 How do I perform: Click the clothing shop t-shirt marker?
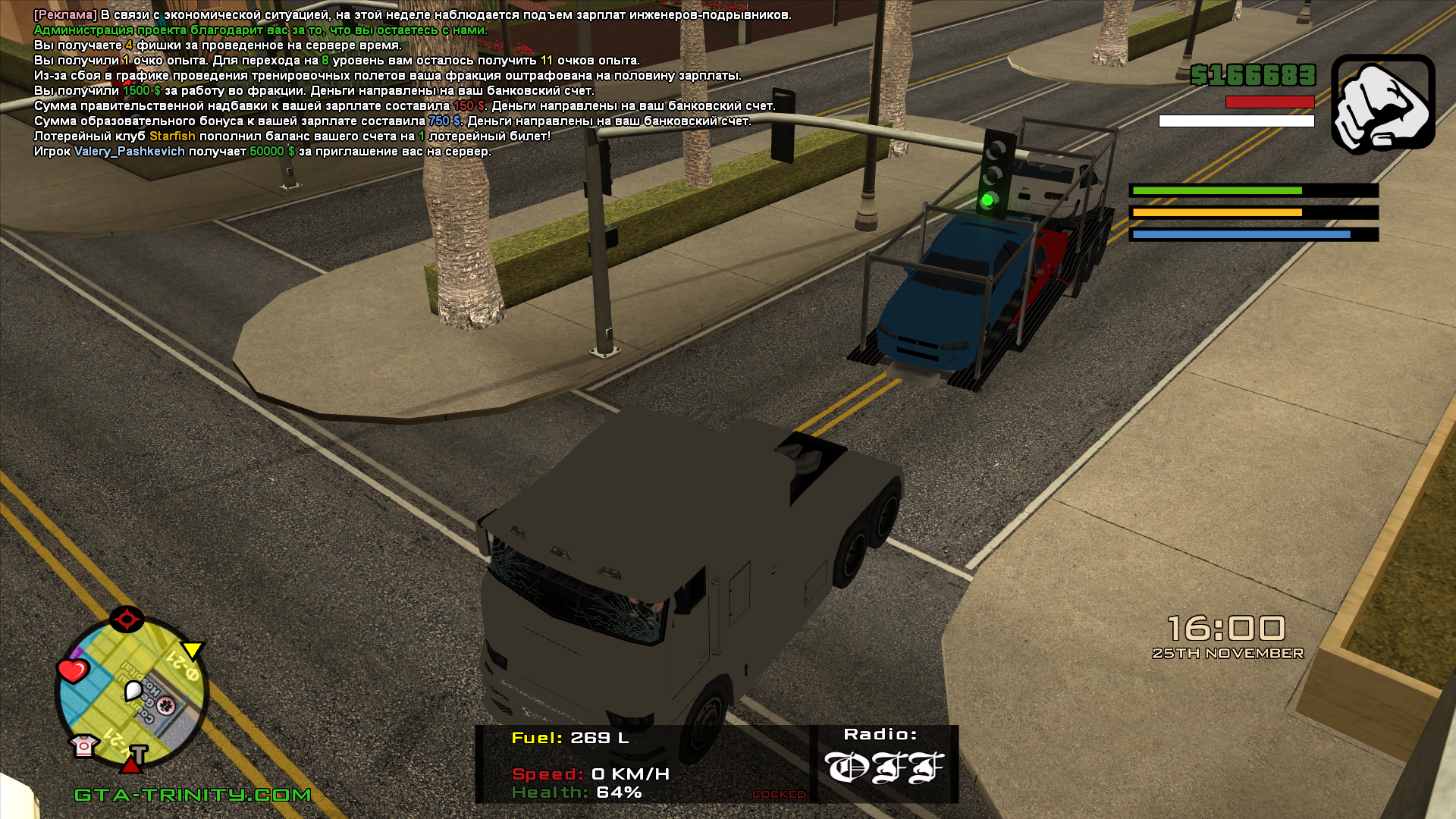click(x=83, y=745)
